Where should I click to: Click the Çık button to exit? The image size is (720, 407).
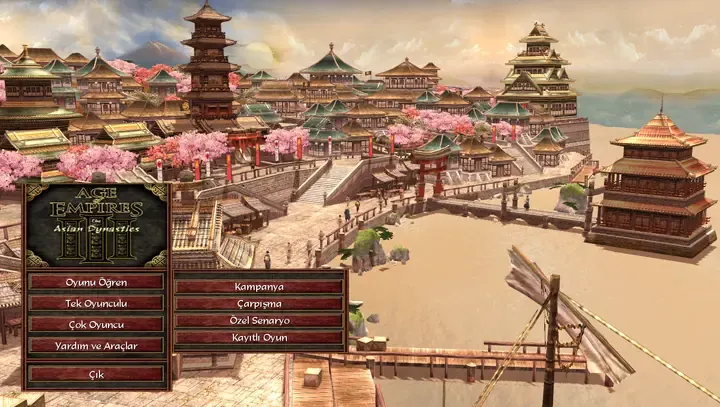(x=96, y=374)
